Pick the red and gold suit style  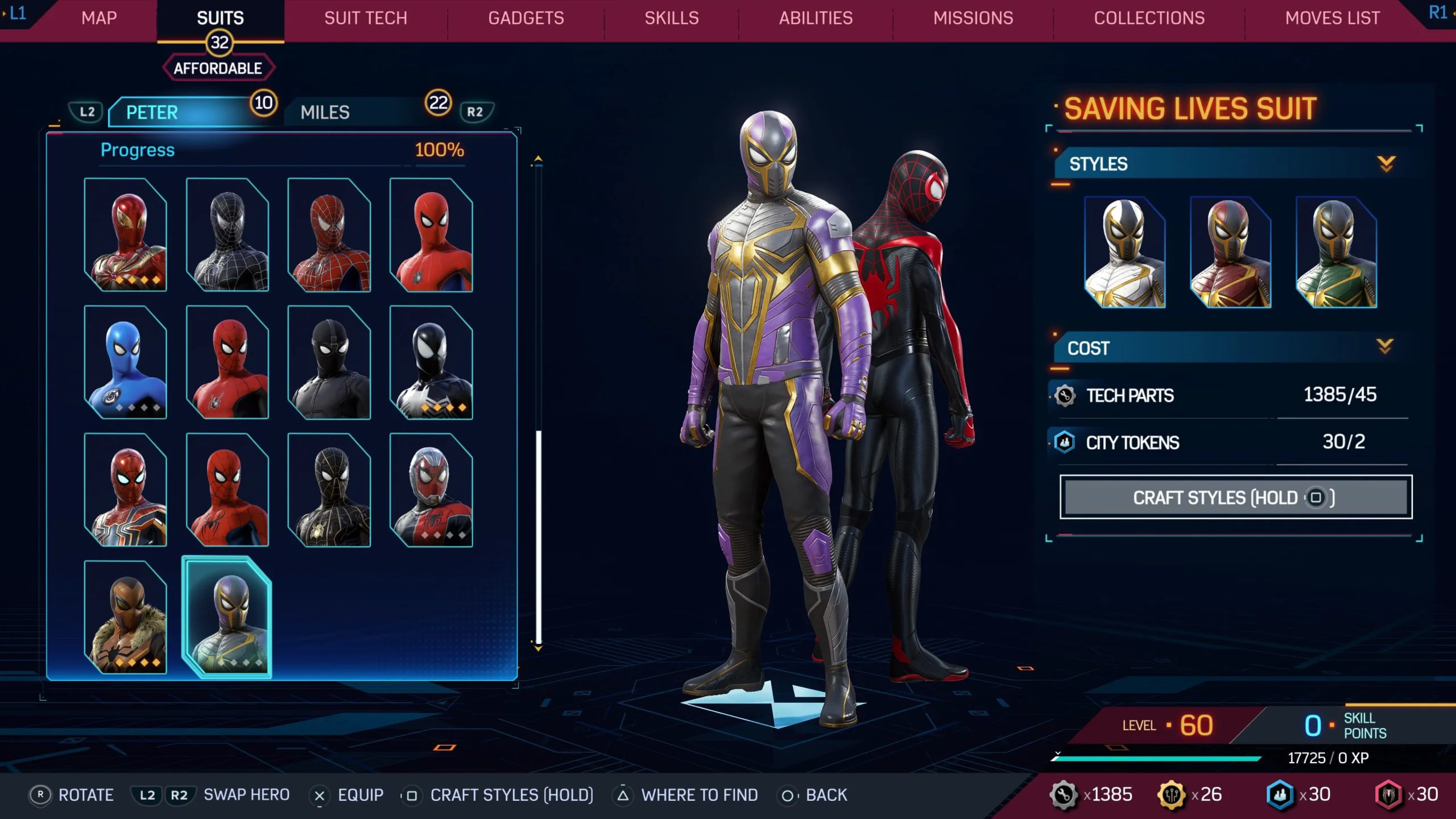tap(1230, 252)
